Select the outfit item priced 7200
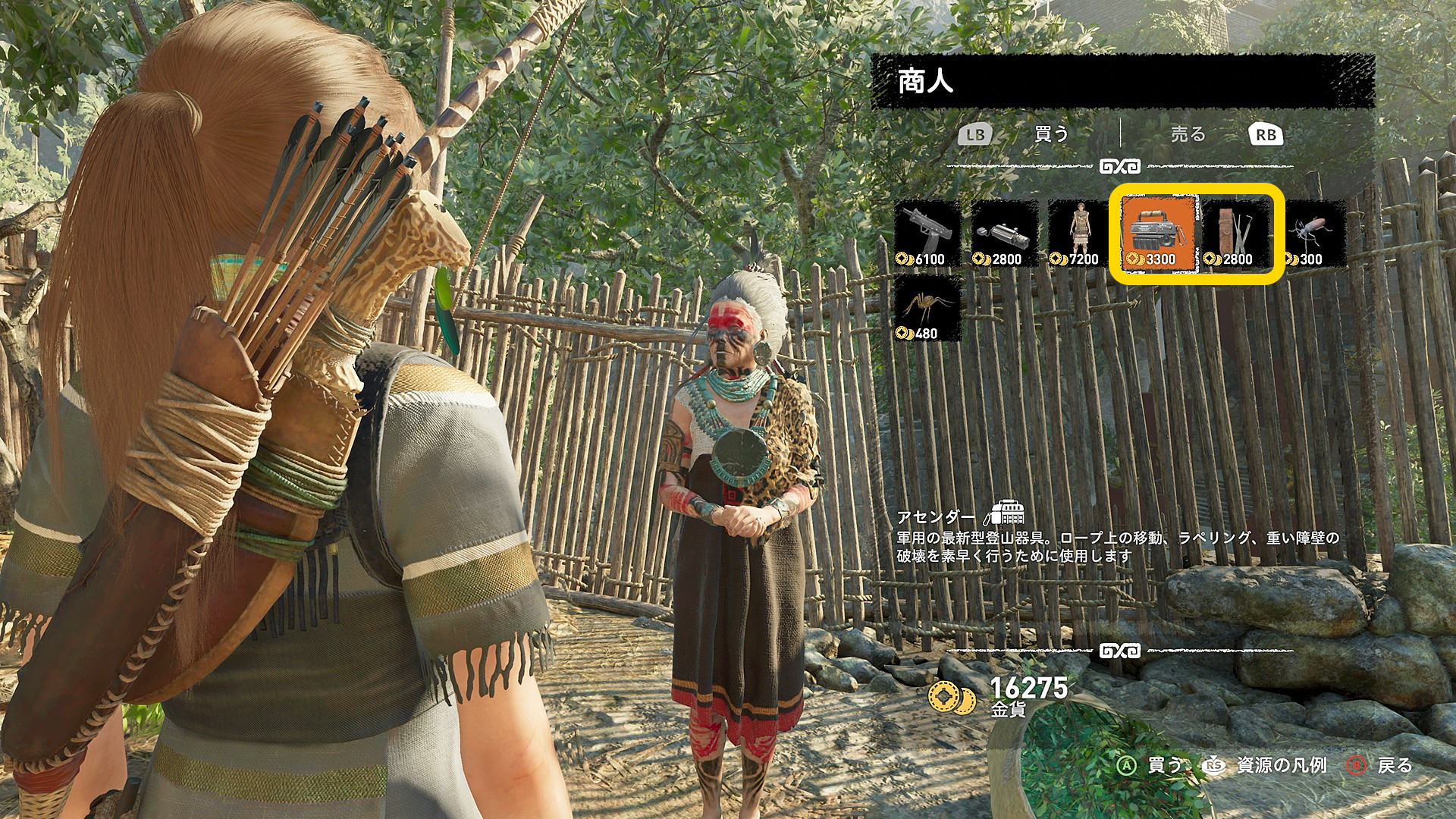This screenshot has width=1456, height=819. [x=1080, y=234]
